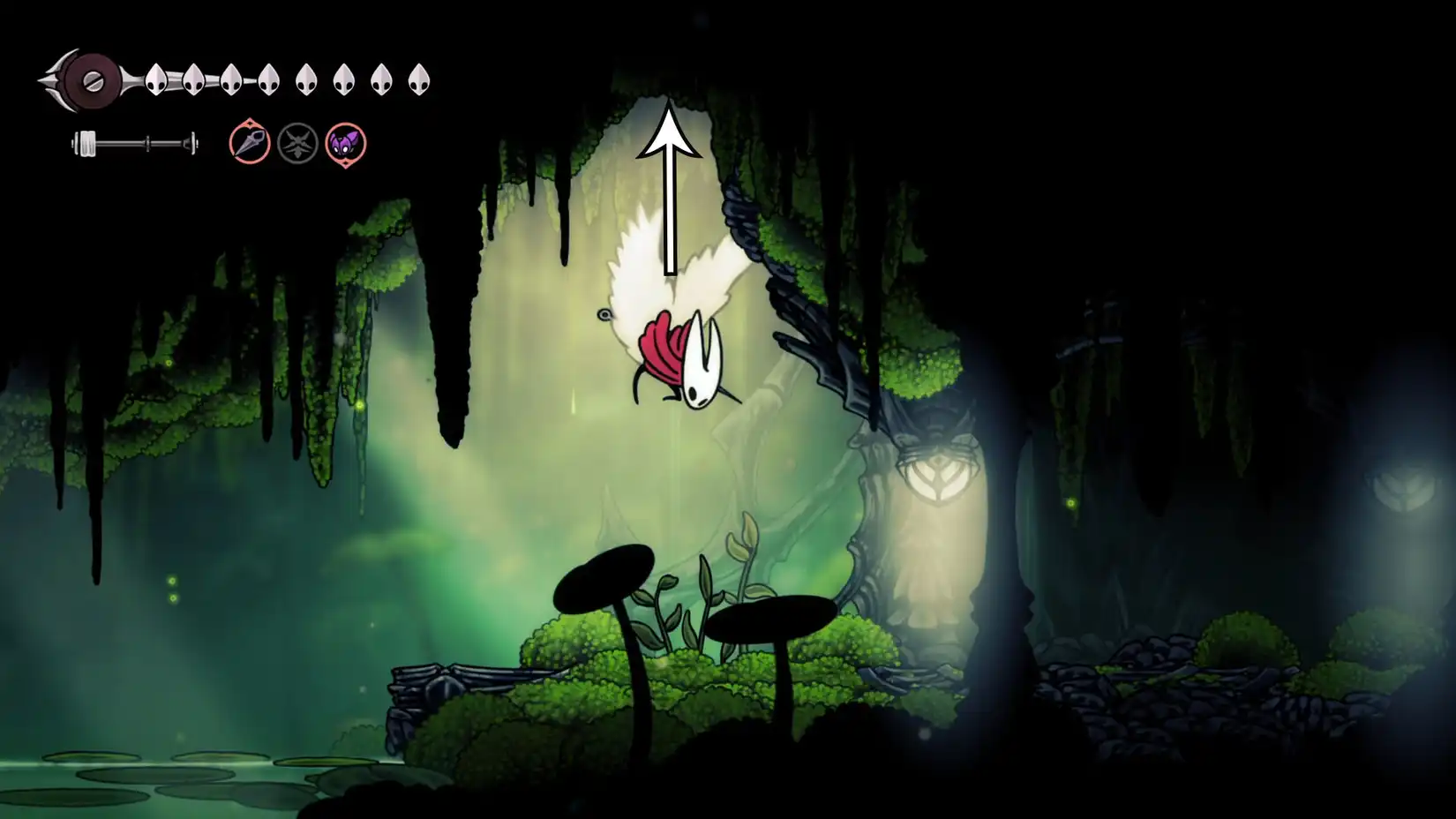The height and width of the screenshot is (819, 1456).
Task: Click the first health mask icon
Action: point(154,78)
